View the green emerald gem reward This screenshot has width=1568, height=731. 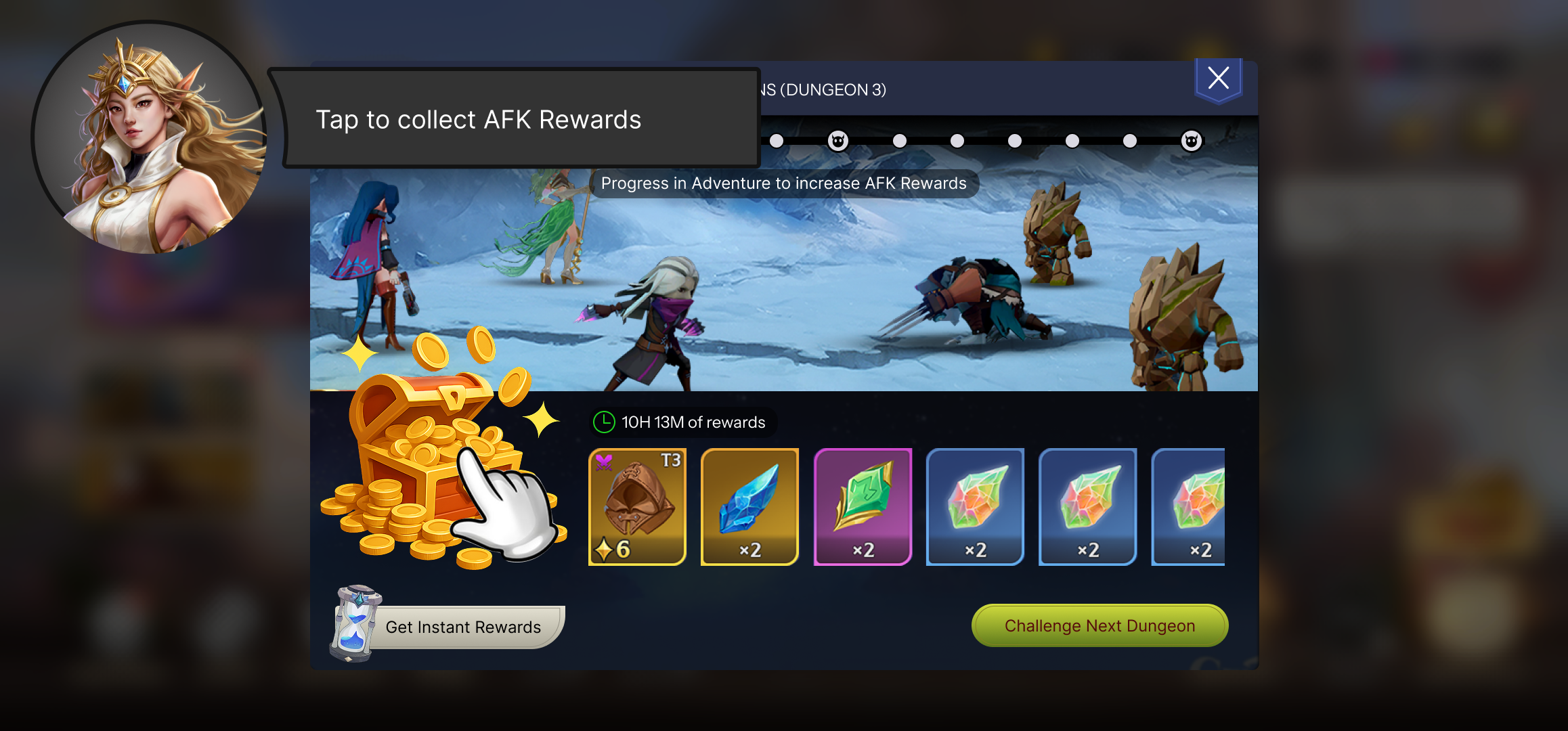pyautogui.click(x=863, y=506)
